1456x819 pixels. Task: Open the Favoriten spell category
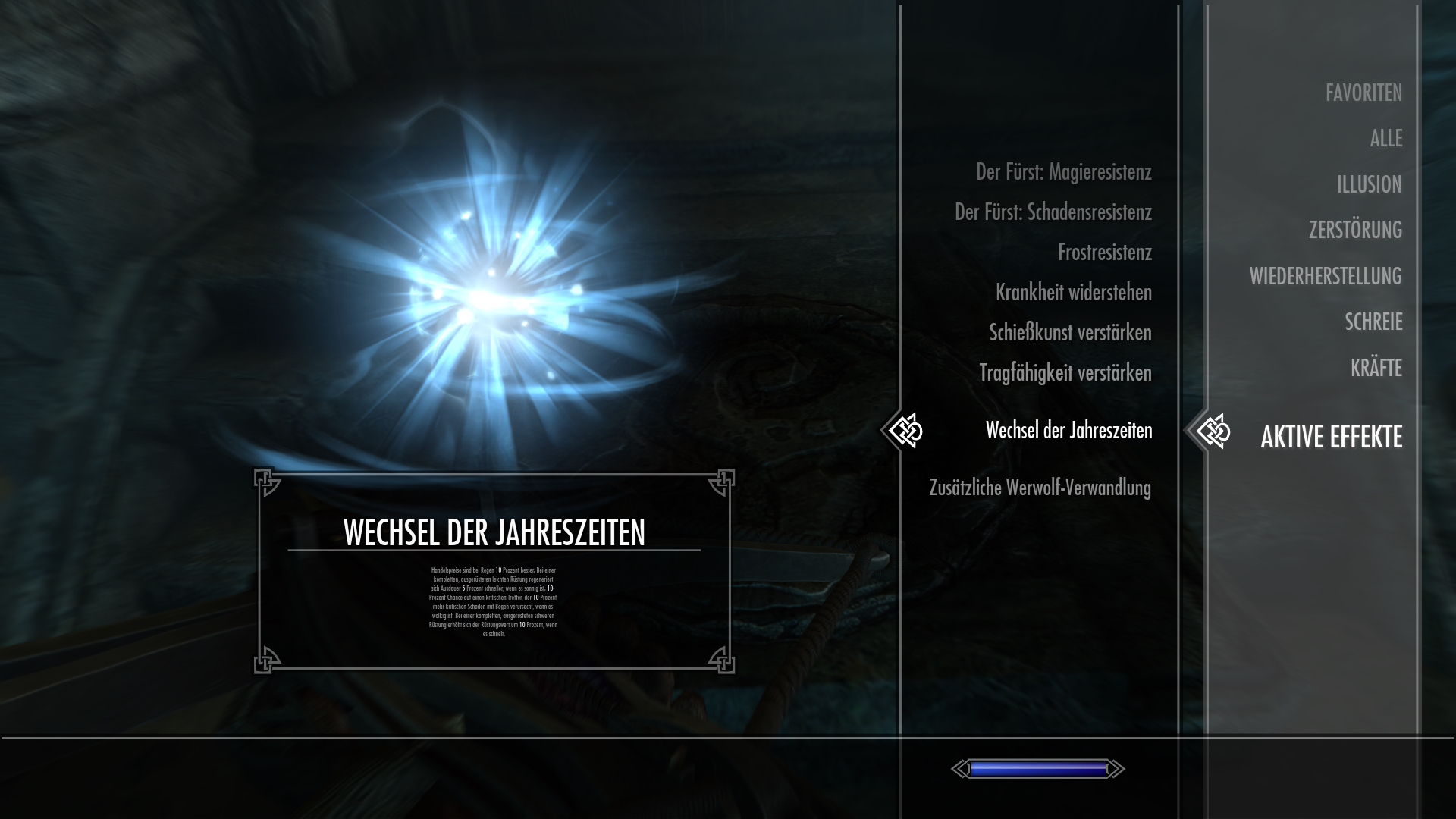click(x=1363, y=93)
